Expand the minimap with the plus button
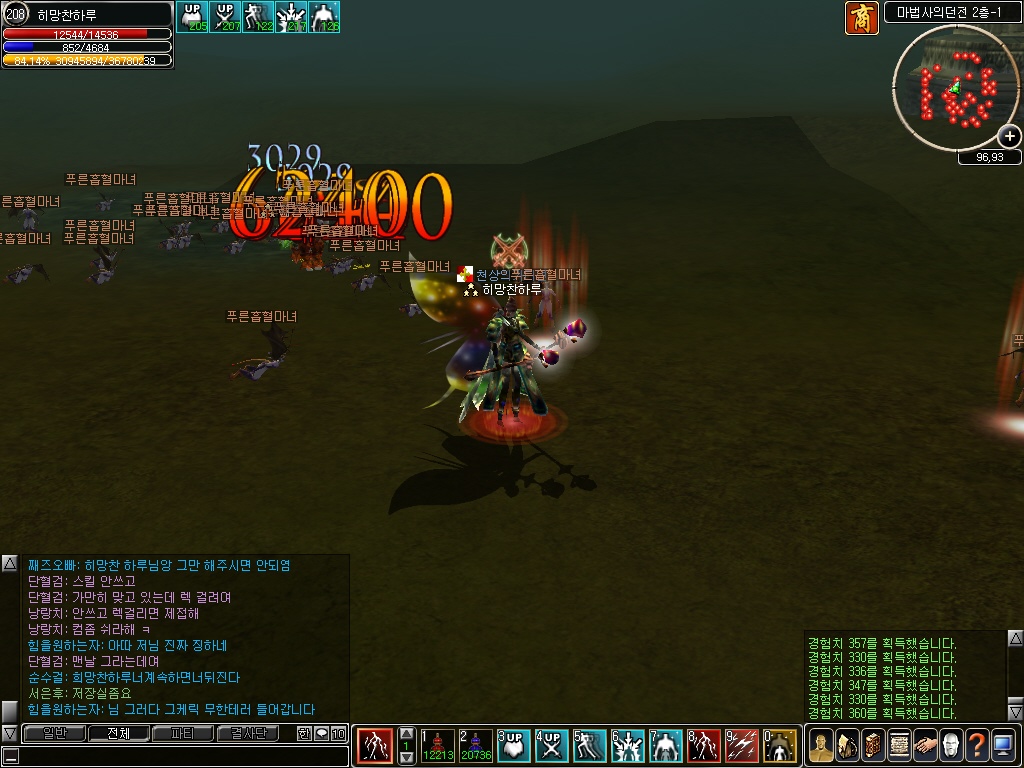The width and height of the screenshot is (1024, 768). (x=1009, y=137)
